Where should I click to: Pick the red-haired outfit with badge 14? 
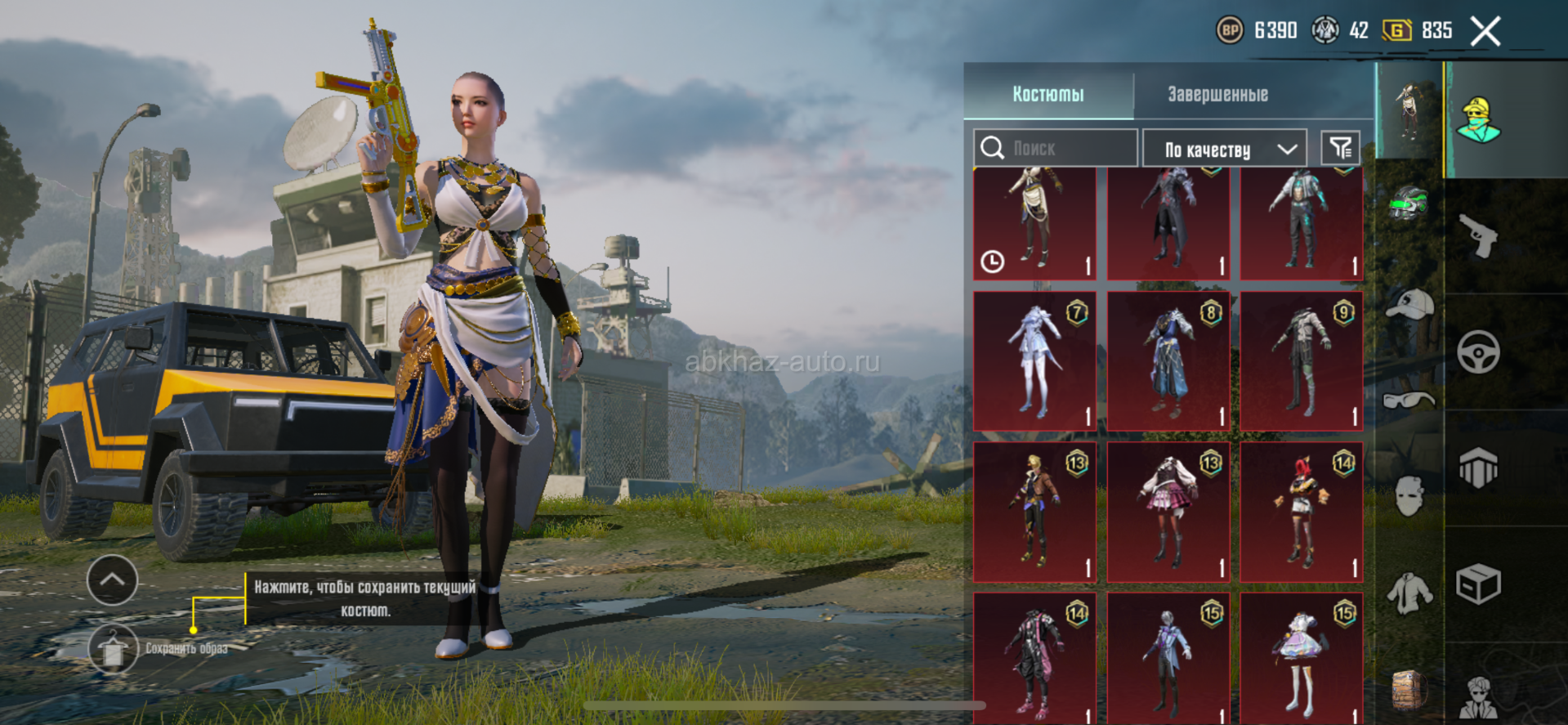click(1302, 512)
